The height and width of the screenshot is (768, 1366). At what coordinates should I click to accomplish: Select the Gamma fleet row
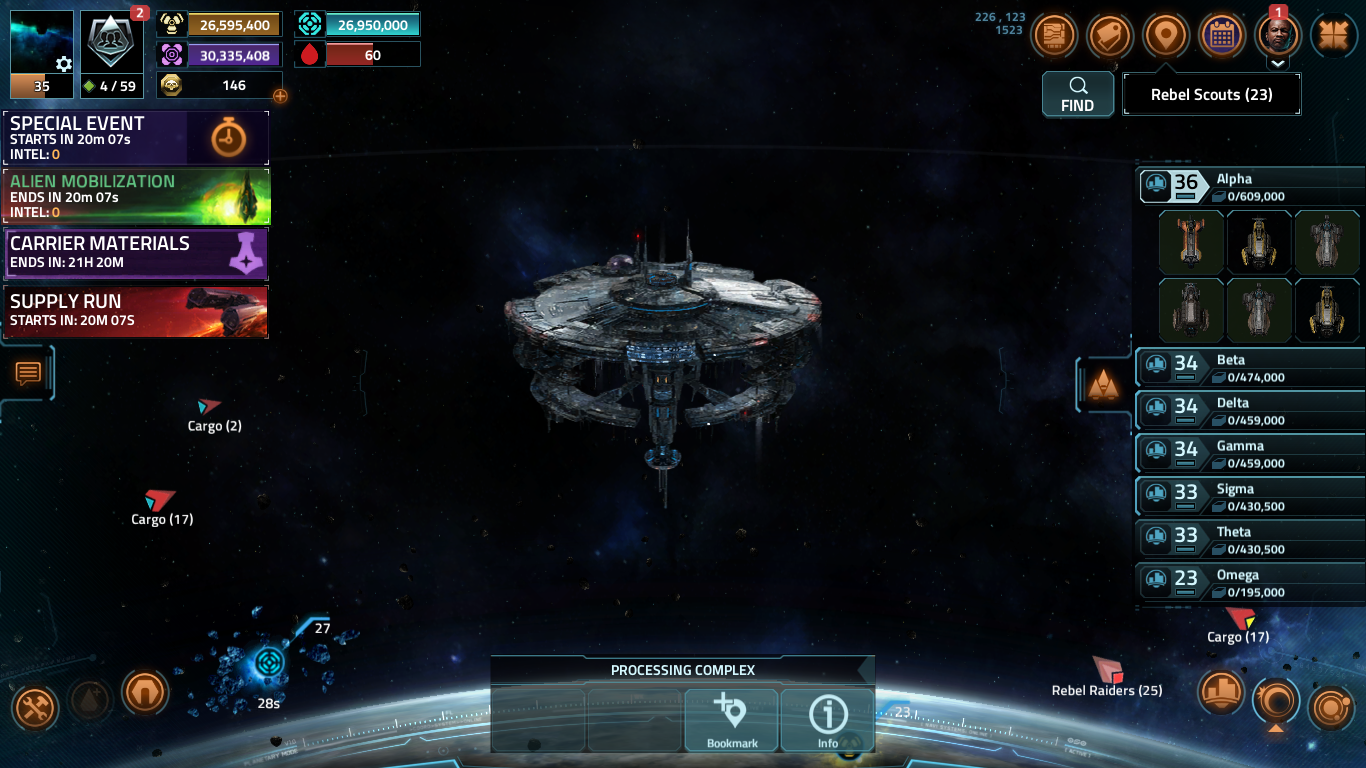click(1250, 454)
